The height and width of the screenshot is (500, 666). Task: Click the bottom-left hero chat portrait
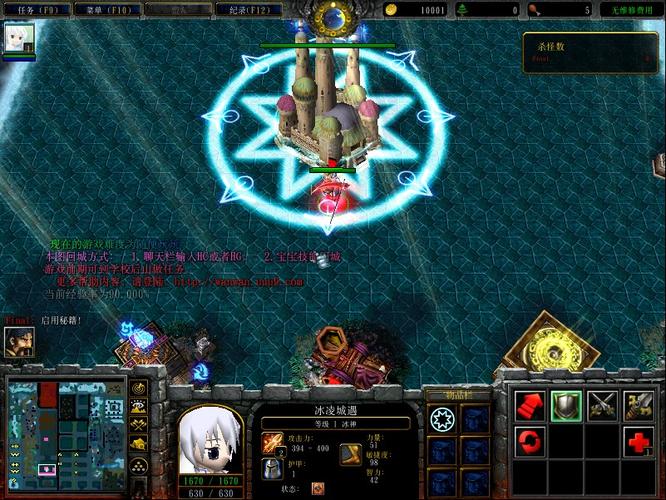(x=18, y=343)
